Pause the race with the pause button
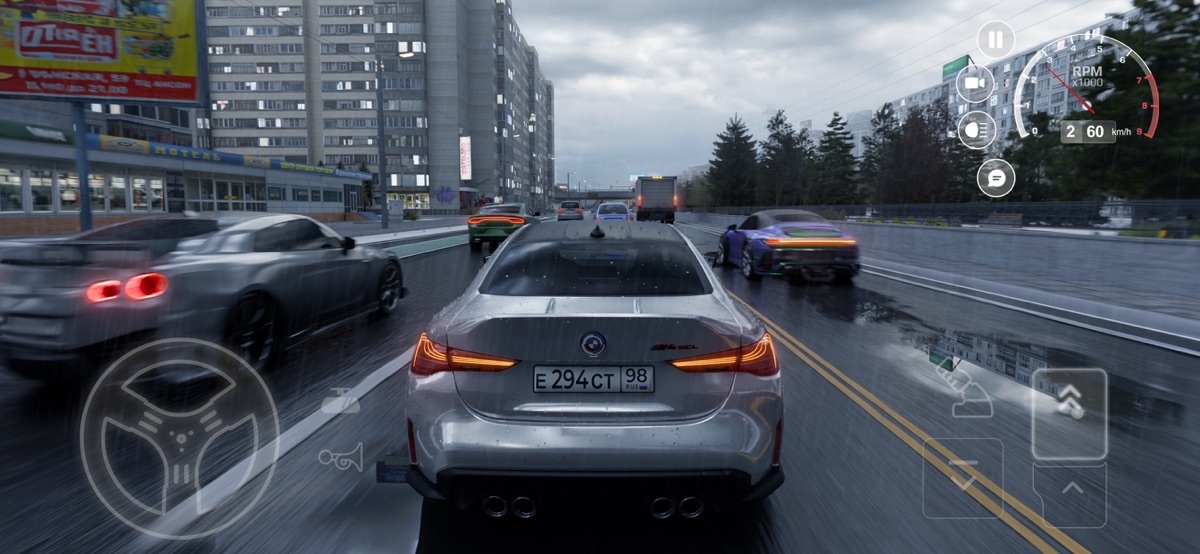The height and width of the screenshot is (554, 1200). 995,40
